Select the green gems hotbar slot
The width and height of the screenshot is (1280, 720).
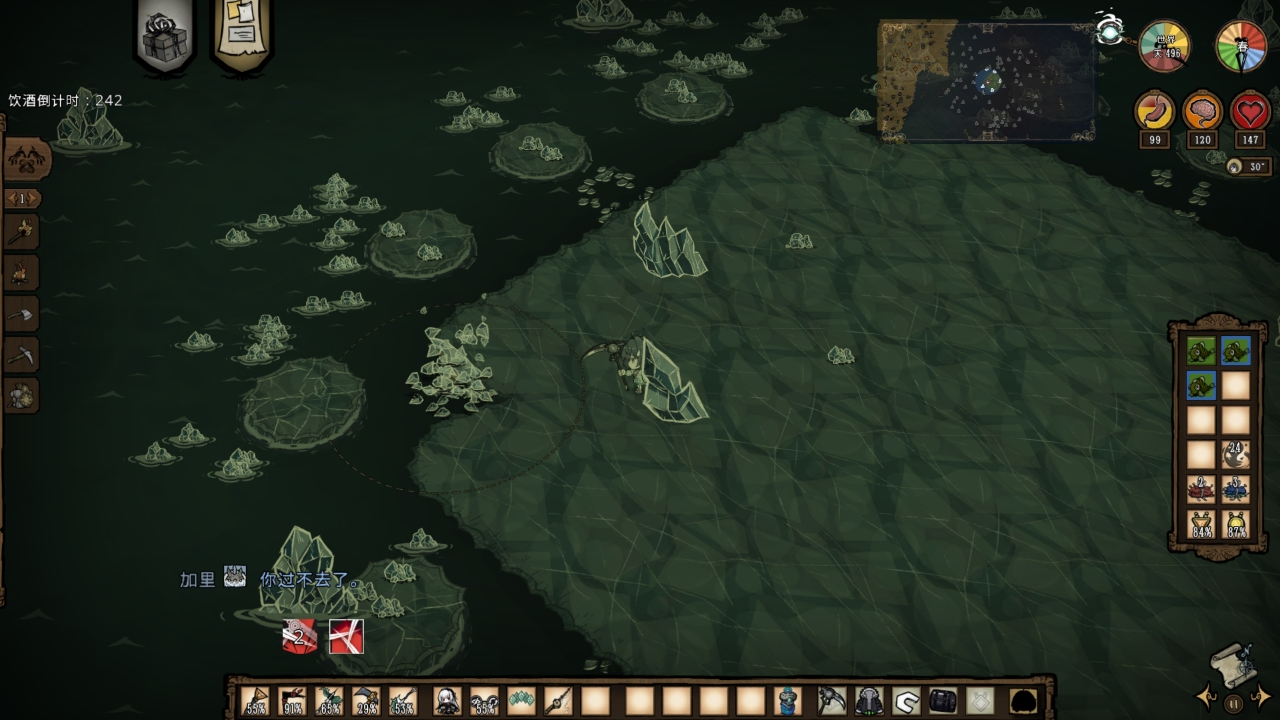pyautogui.click(x=521, y=701)
